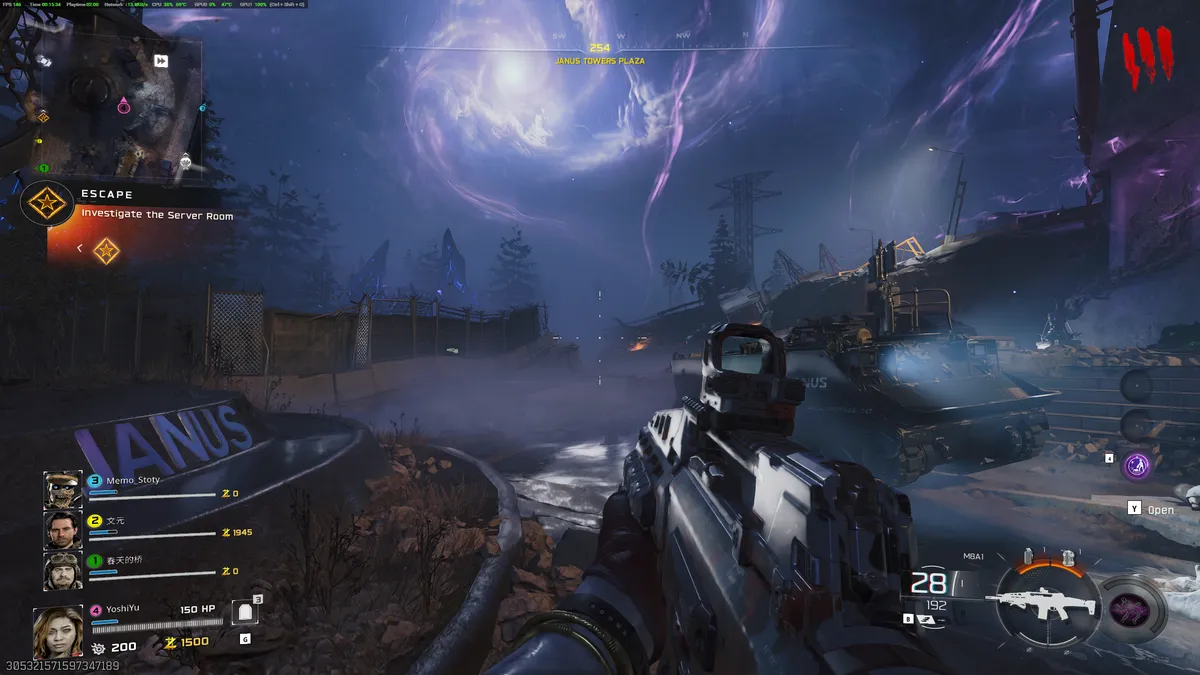Select the yellow player 2 portrait

(x=63, y=530)
